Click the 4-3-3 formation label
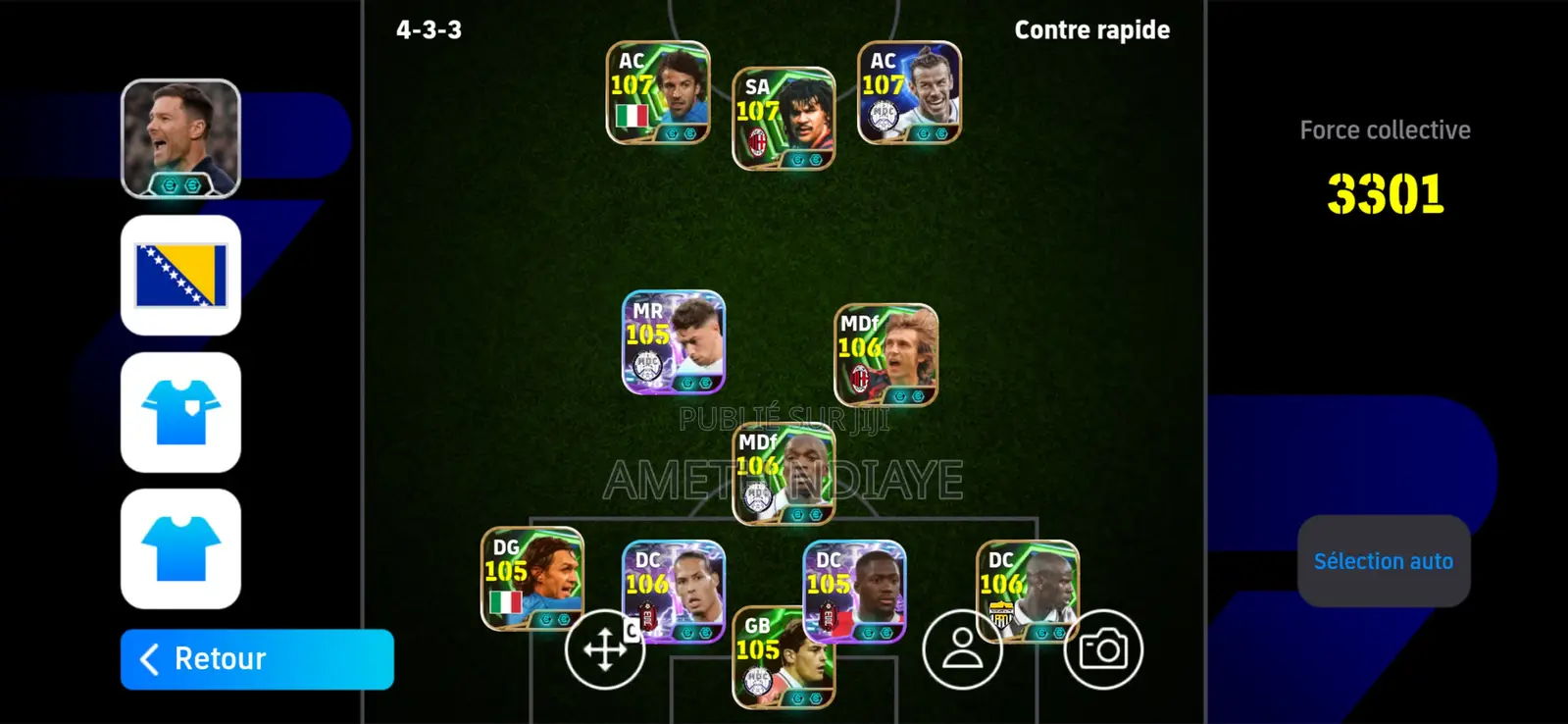The height and width of the screenshot is (724, 1568). [x=427, y=29]
